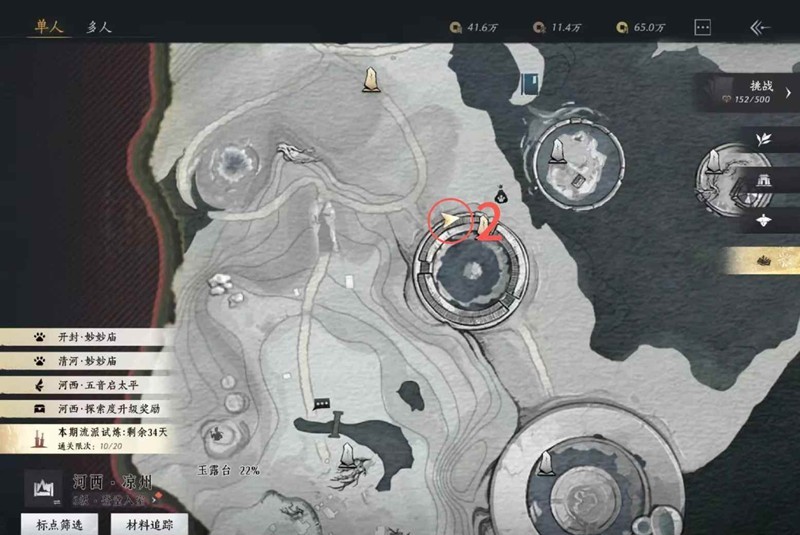Select the blue book marker on the map
This screenshot has width=800, height=535.
(x=529, y=85)
